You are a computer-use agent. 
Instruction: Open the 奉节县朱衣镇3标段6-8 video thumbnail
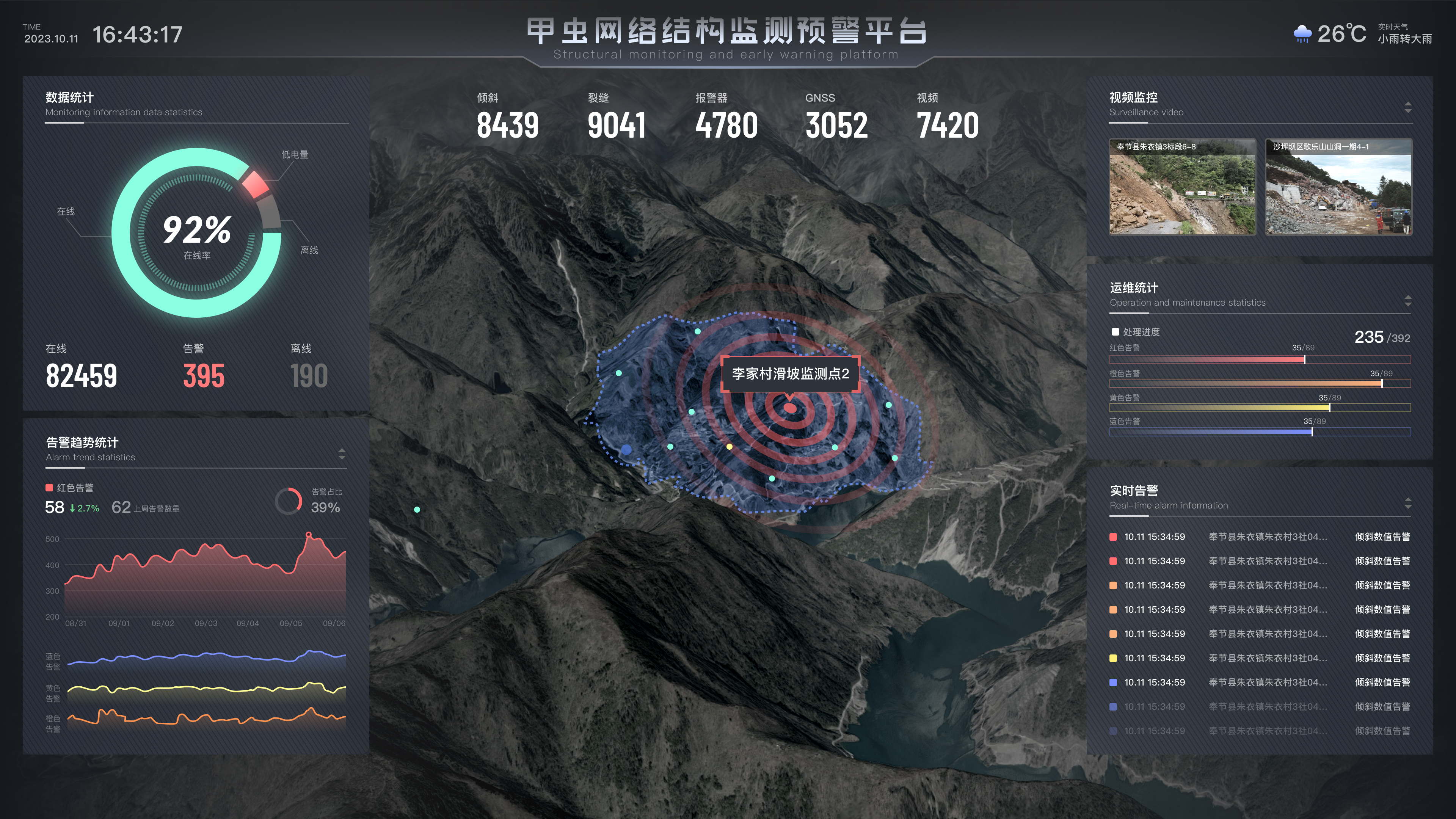pos(1182,187)
